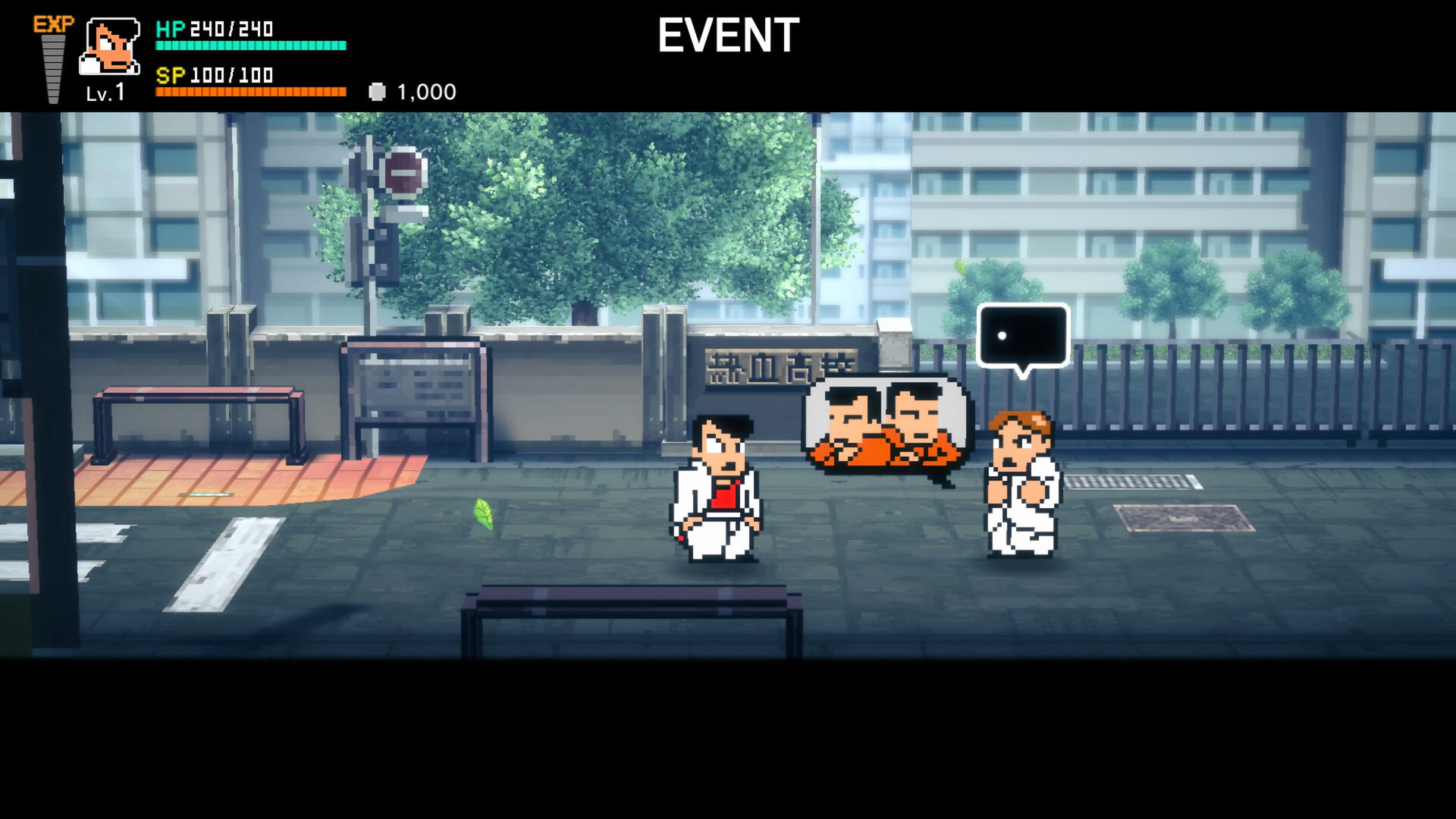Click the HP label toggle
Screen dimensions: 1456x819
point(171,29)
